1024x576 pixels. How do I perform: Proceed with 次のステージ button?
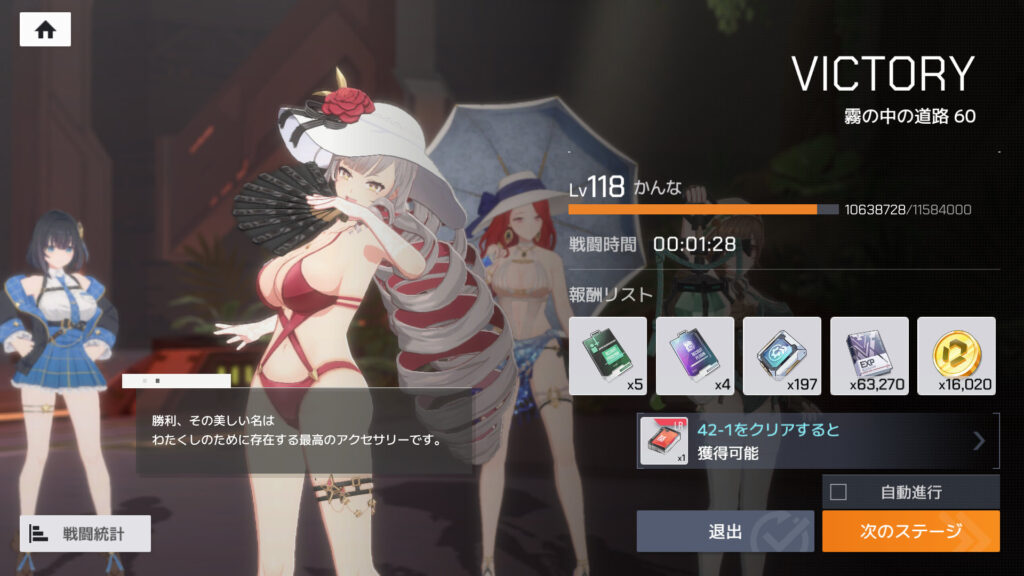910,531
